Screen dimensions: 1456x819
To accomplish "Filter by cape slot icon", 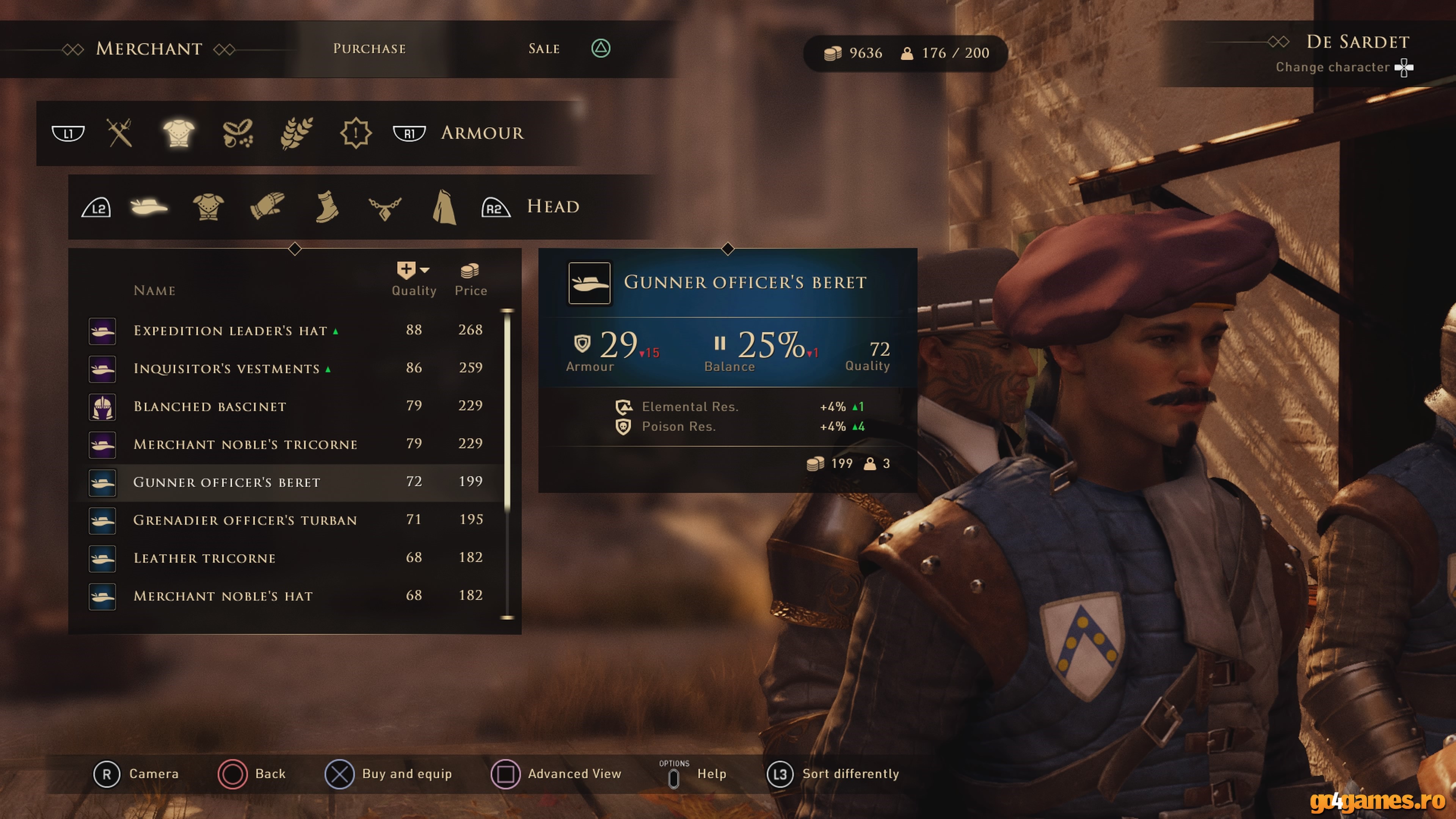I will [444, 207].
